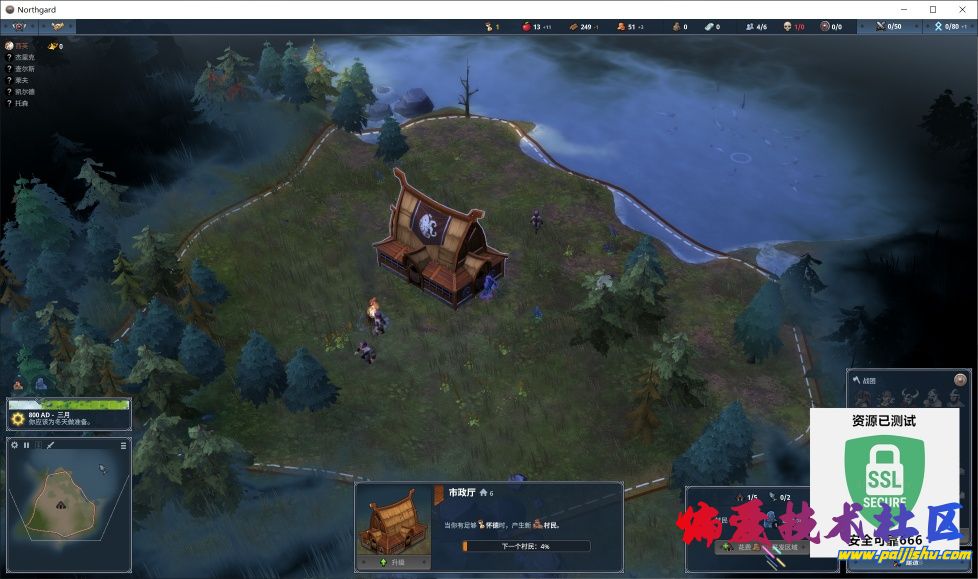Screen dimensions: 978x579
Task: Click the population counter showing 4/6
Action: point(753,27)
